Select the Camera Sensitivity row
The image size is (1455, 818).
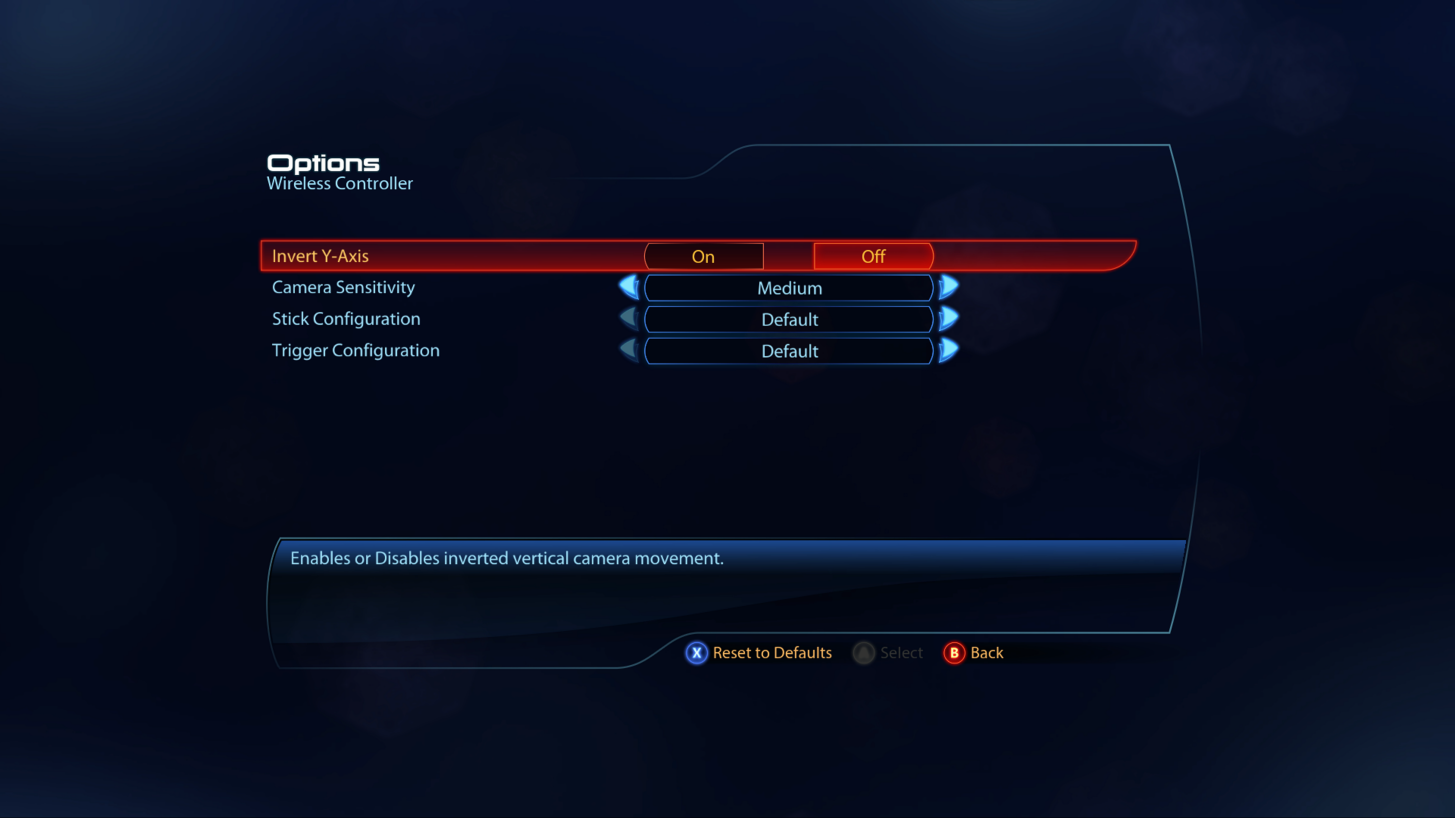click(x=343, y=287)
